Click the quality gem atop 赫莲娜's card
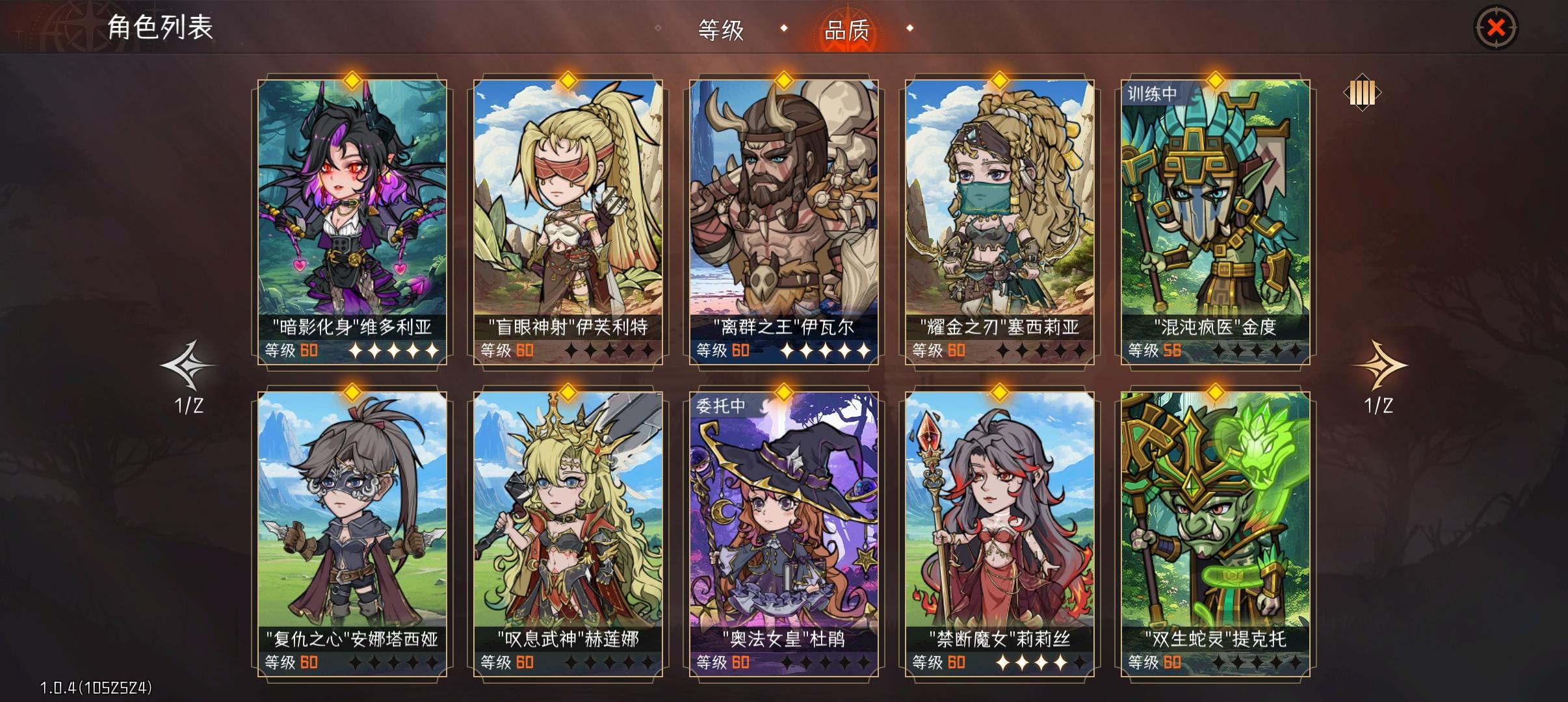Screen dimensions: 1568x702 pyautogui.click(x=568, y=392)
